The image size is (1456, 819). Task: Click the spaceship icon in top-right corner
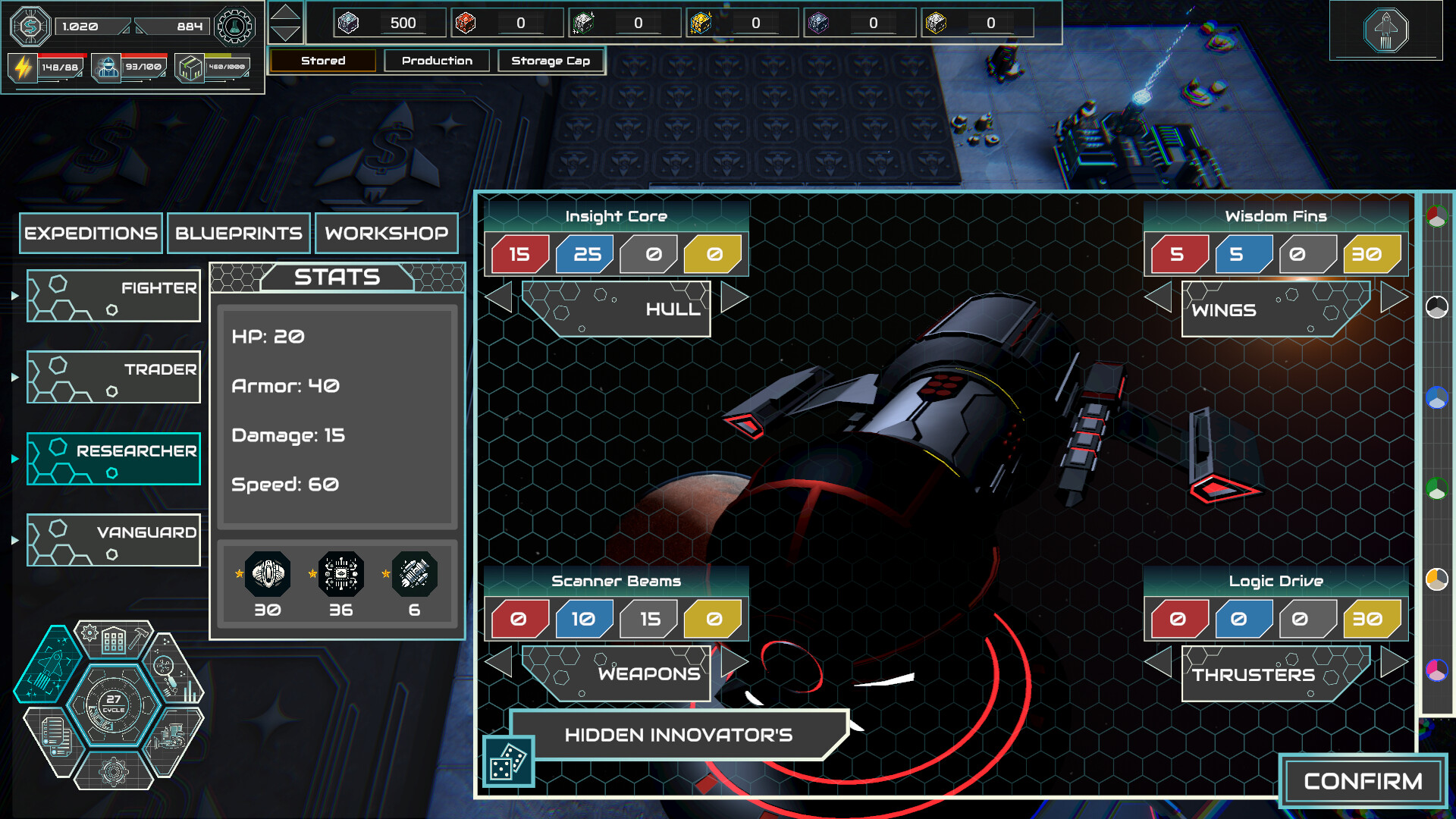click(1385, 30)
